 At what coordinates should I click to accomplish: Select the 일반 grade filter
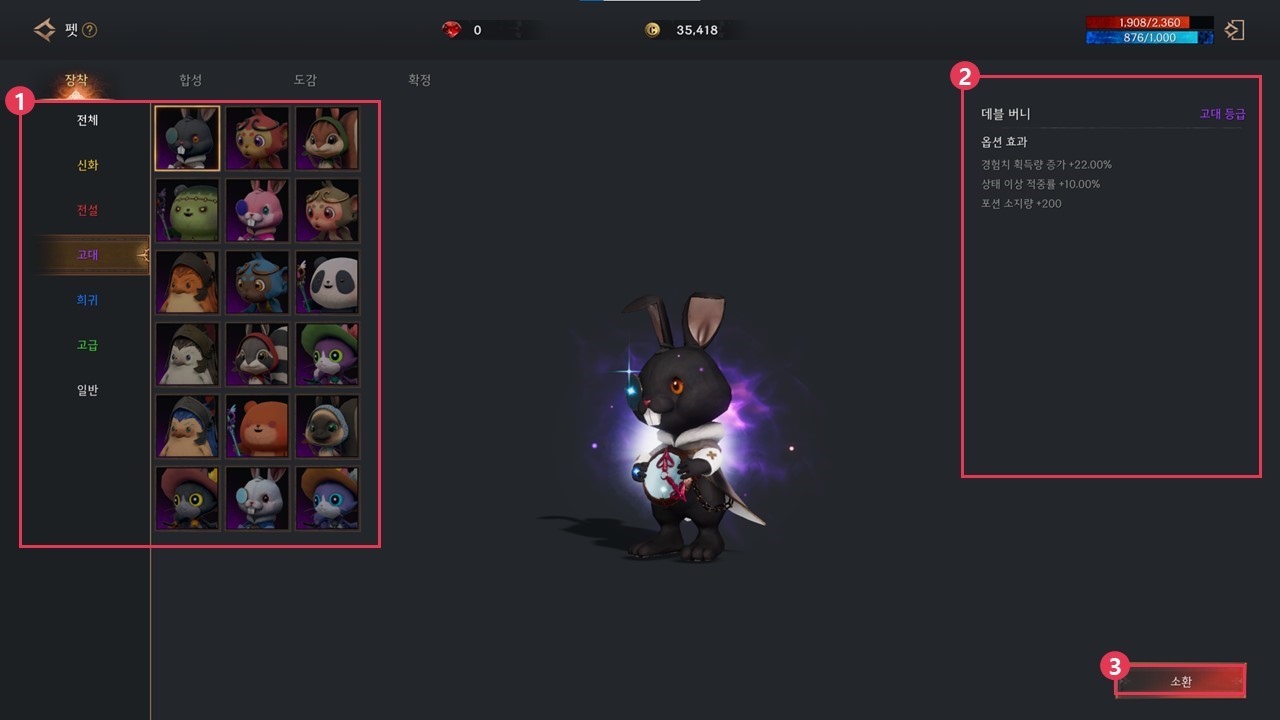point(88,390)
